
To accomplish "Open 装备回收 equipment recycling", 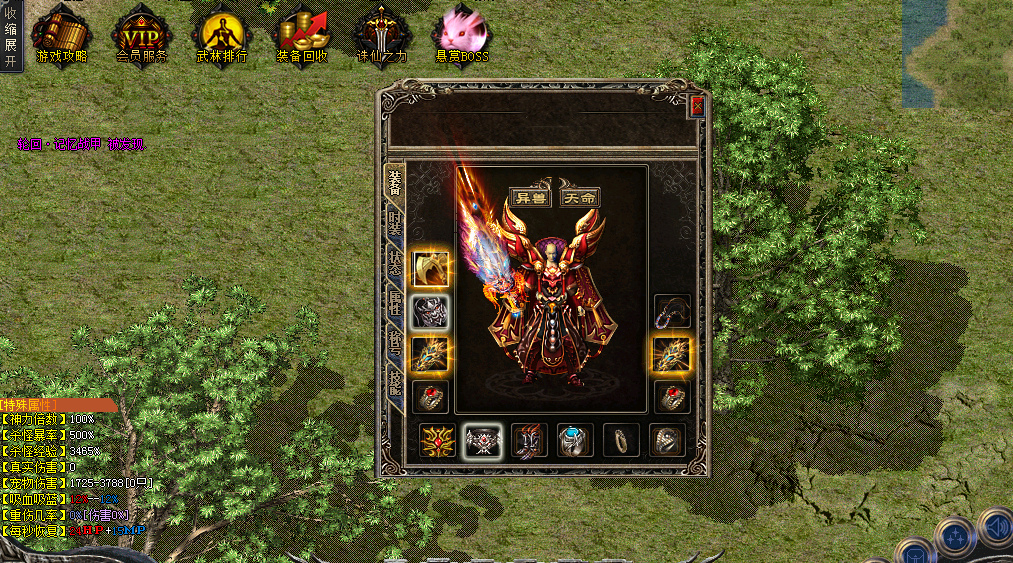I will pos(302,38).
